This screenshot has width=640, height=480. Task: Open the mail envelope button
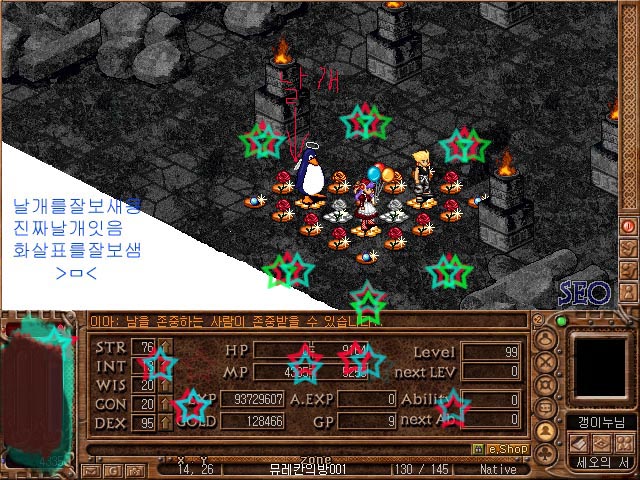click(x=92, y=469)
